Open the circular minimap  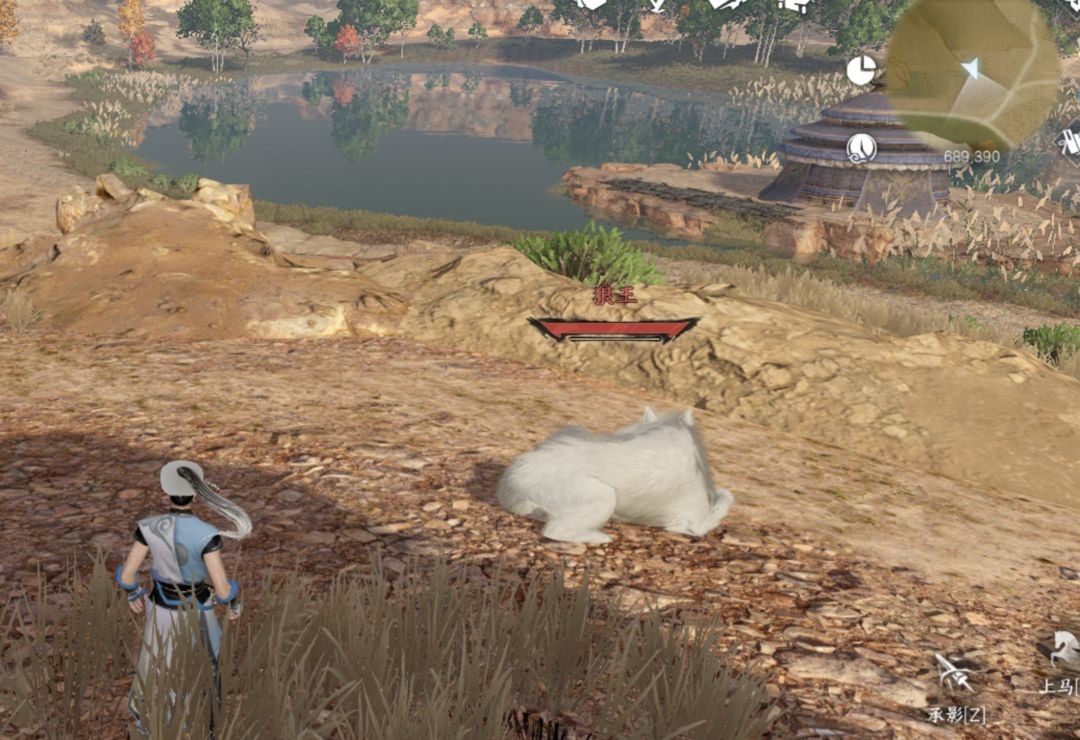click(x=972, y=72)
